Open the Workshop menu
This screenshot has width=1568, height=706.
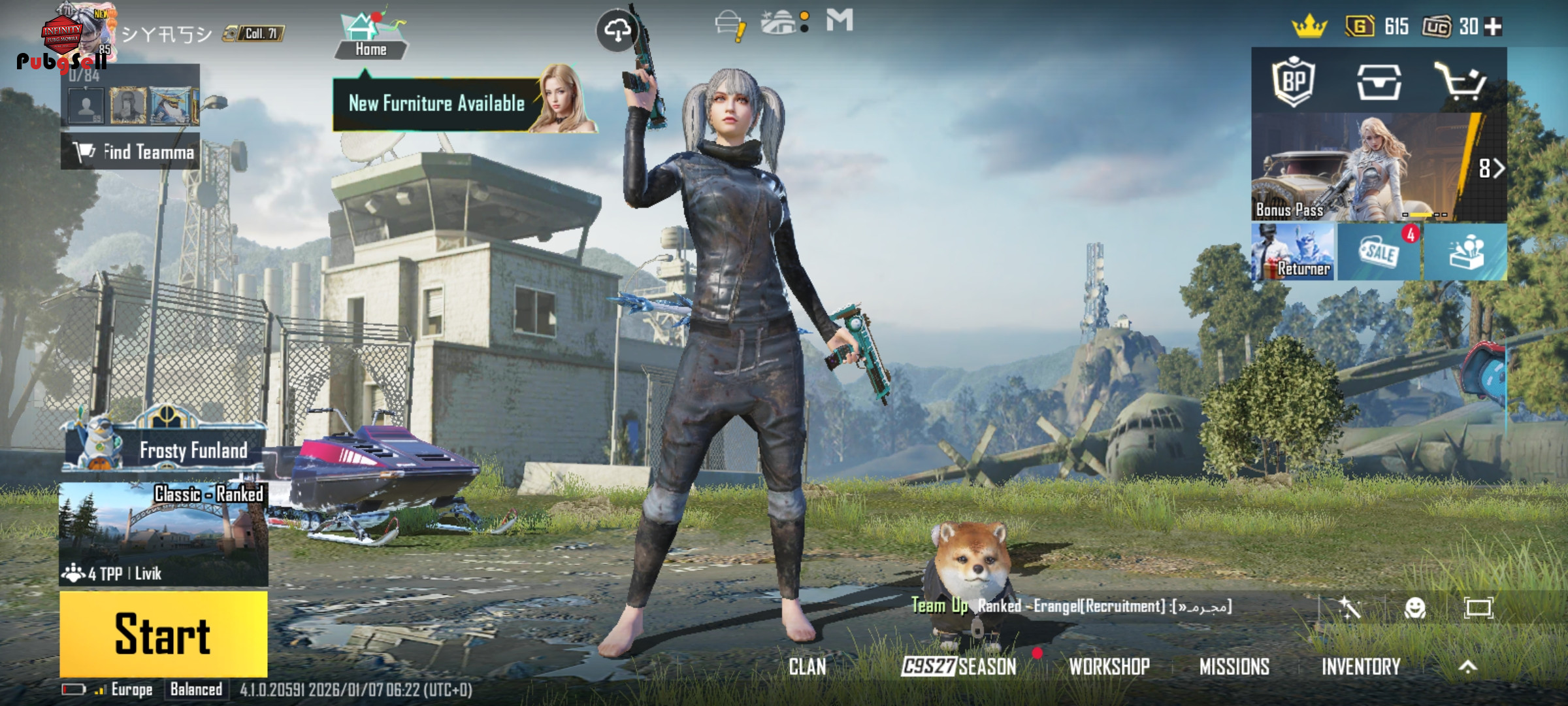[x=1109, y=667]
